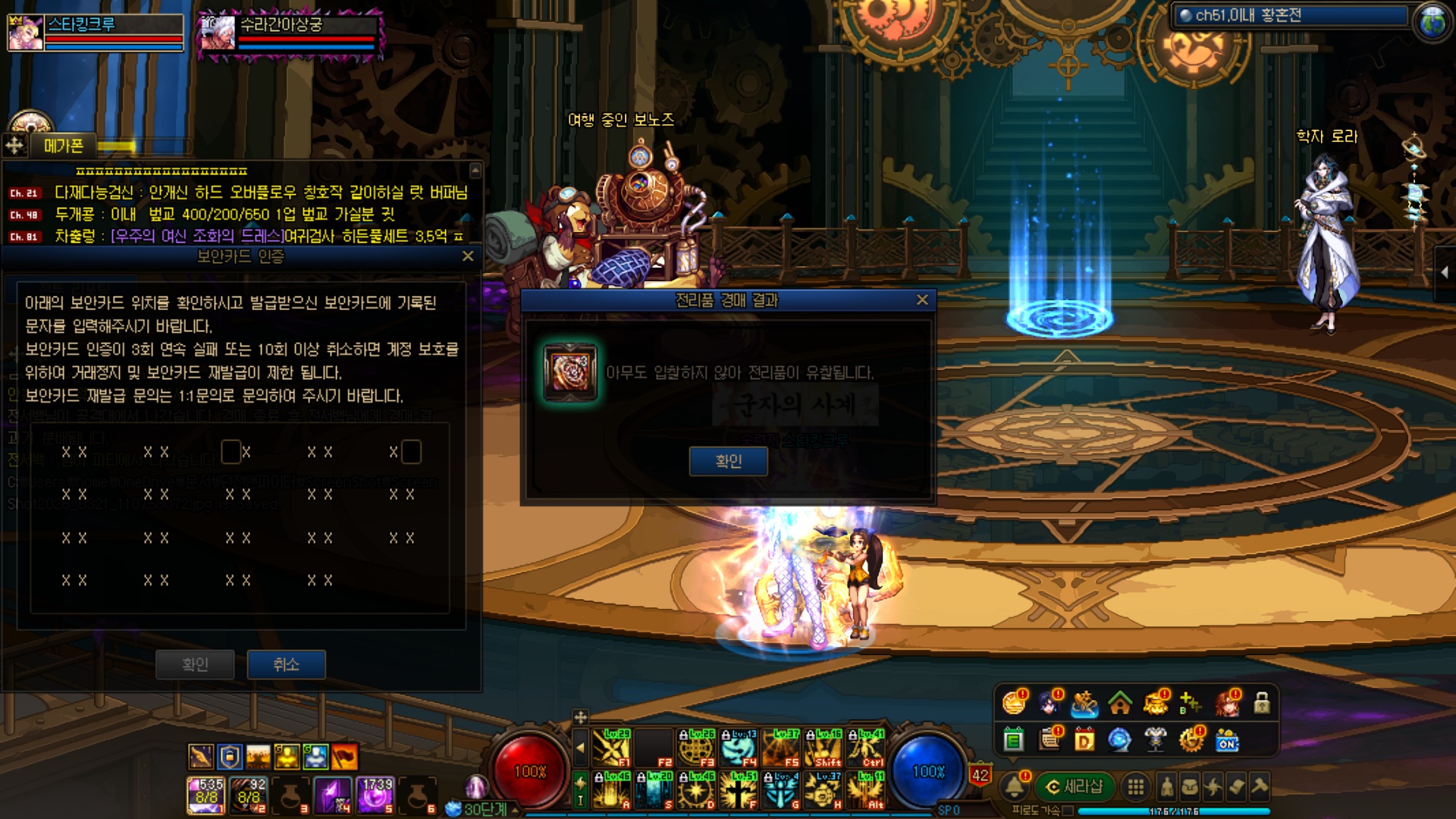Open the 세라샵 cash shop
The height and width of the screenshot is (819, 1456).
(1074, 786)
